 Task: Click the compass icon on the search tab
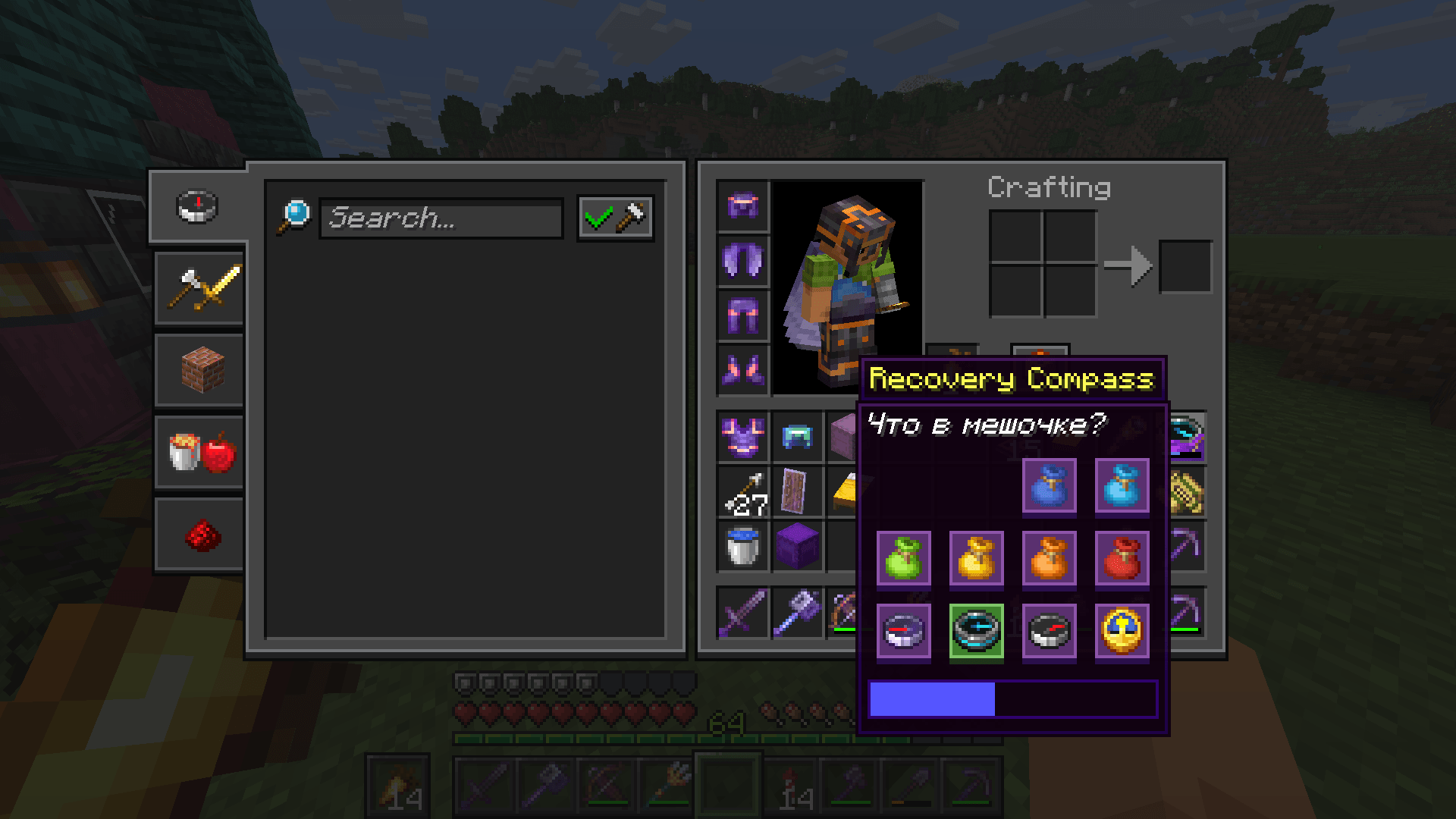click(x=196, y=206)
